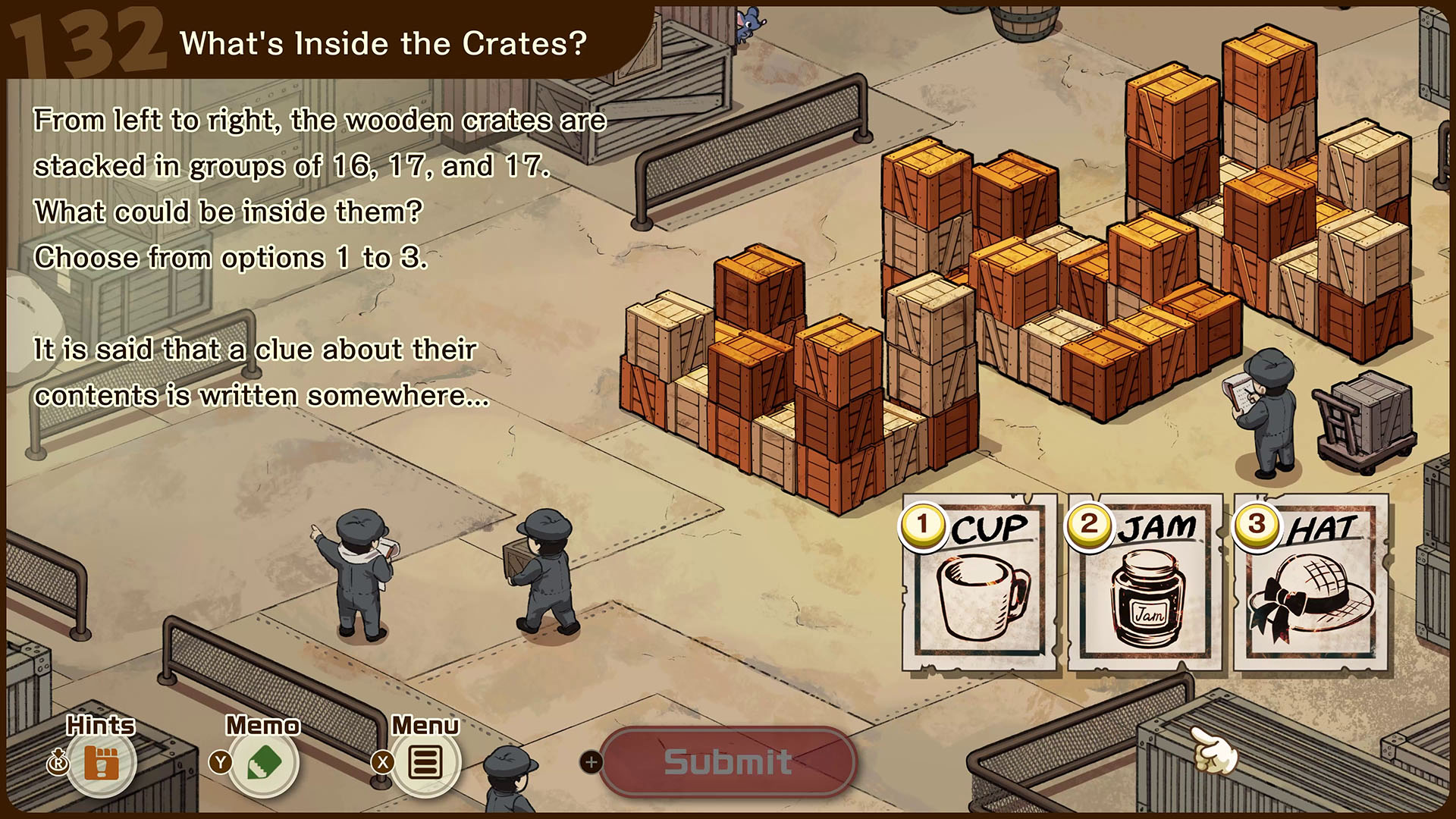Image resolution: width=1456 pixels, height=819 pixels.
Task: Select the JAM answer card
Action: (1145, 584)
